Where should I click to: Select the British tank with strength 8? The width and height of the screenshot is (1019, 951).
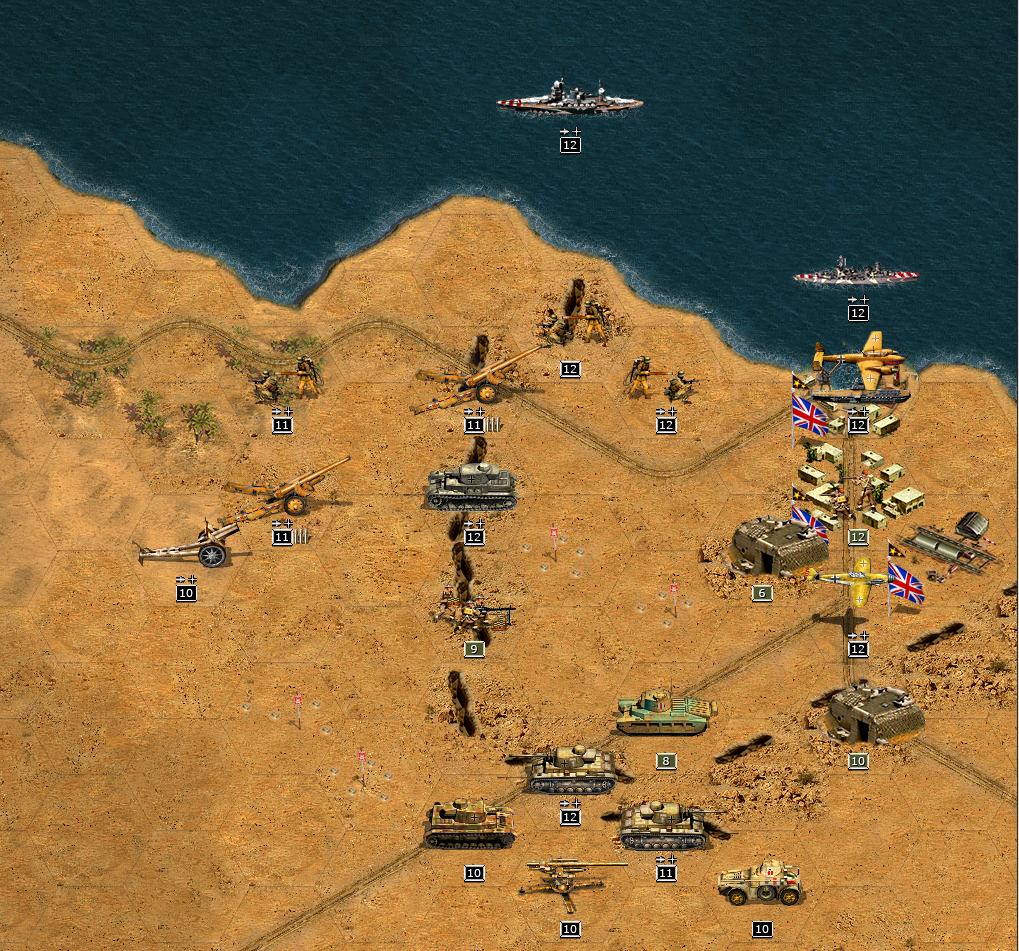click(666, 712)
